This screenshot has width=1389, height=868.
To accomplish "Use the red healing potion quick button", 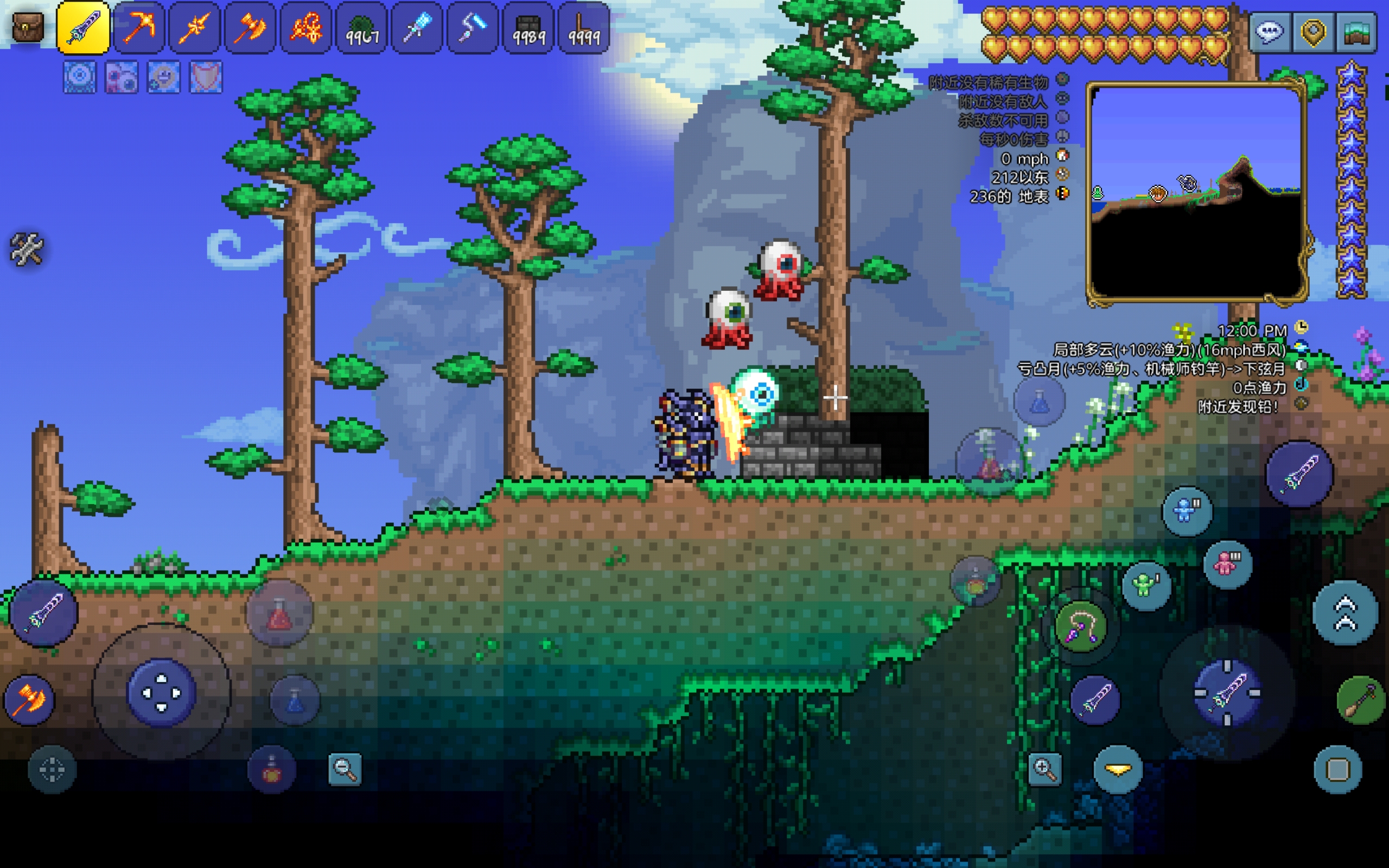I will (x=279, y=614).
